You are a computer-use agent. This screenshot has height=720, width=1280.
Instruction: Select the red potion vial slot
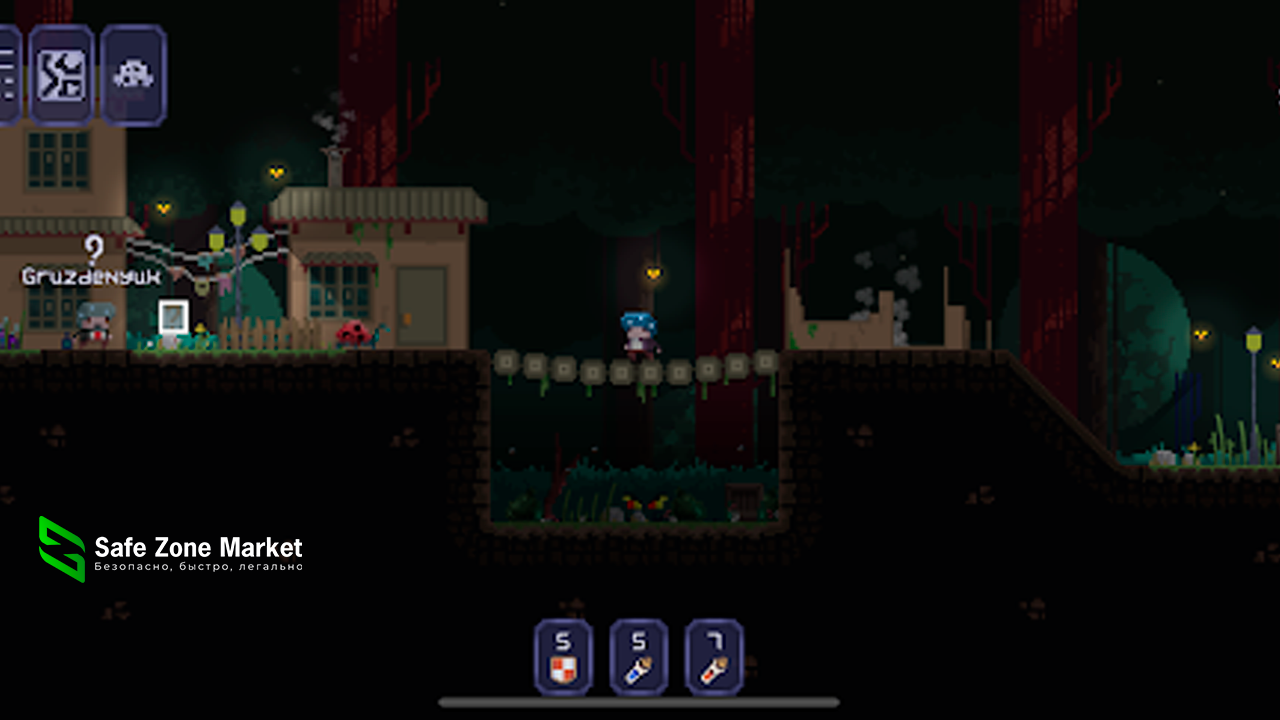pyautogui.click(x=714, y=657)
